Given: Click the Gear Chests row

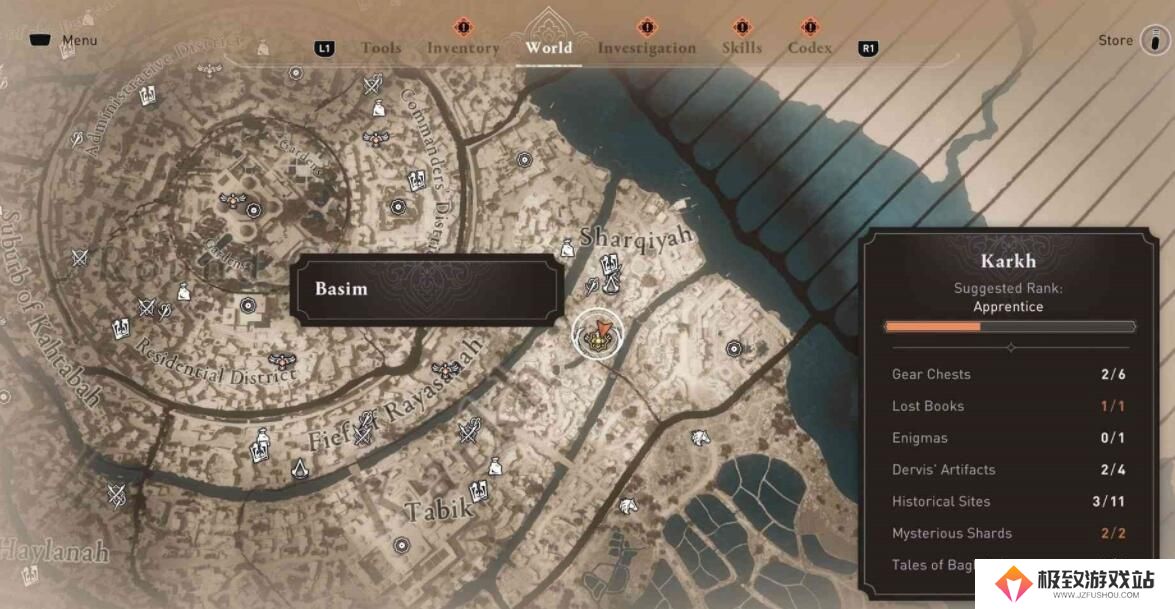Looking at the screenshot, I should point(1009,374).
